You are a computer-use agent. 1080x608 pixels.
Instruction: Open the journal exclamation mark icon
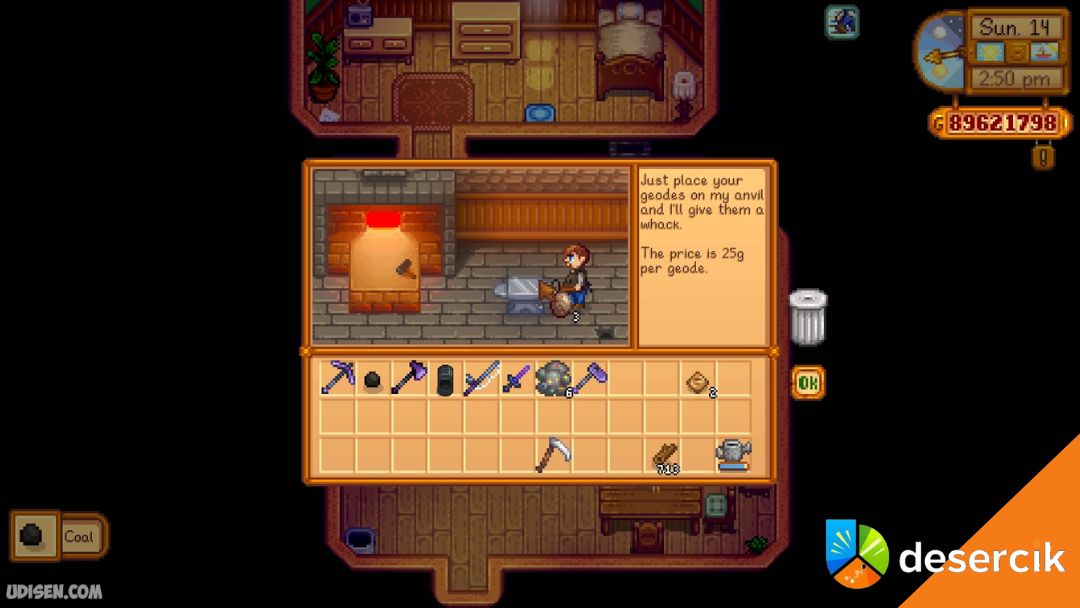click(x=1043, y=157)
